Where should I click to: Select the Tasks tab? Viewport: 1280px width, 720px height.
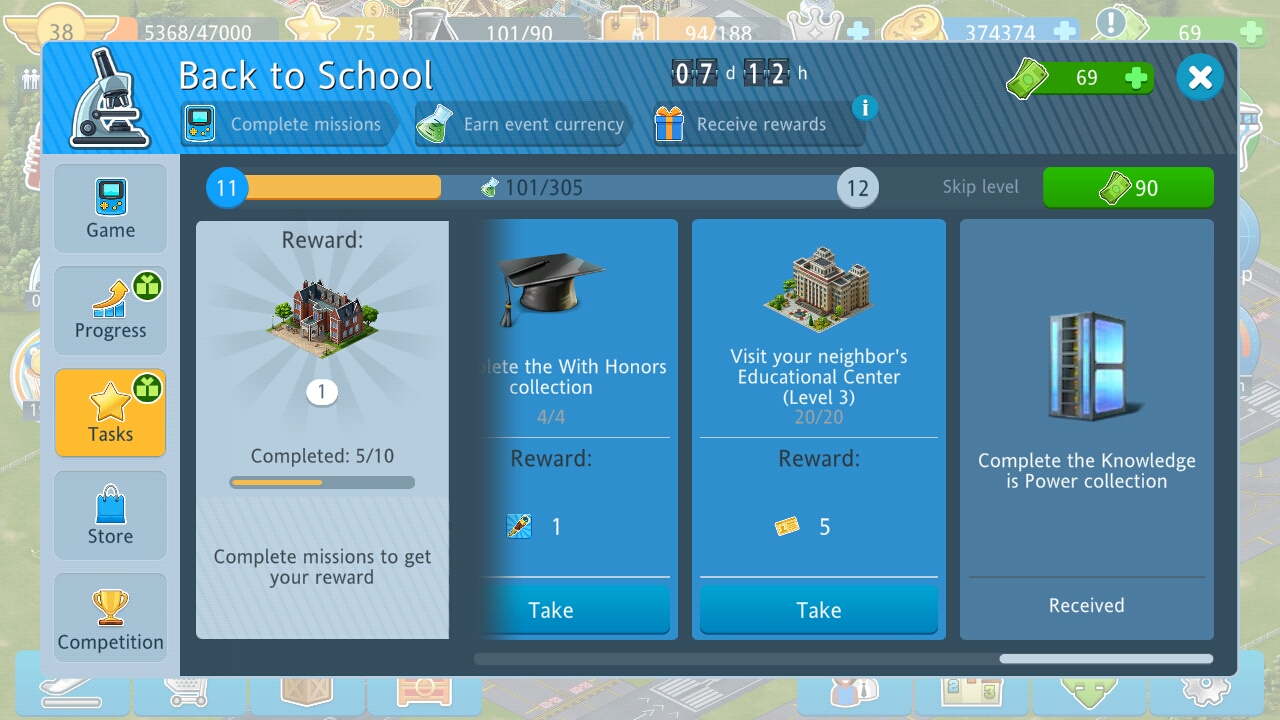[x=110, y=413]
